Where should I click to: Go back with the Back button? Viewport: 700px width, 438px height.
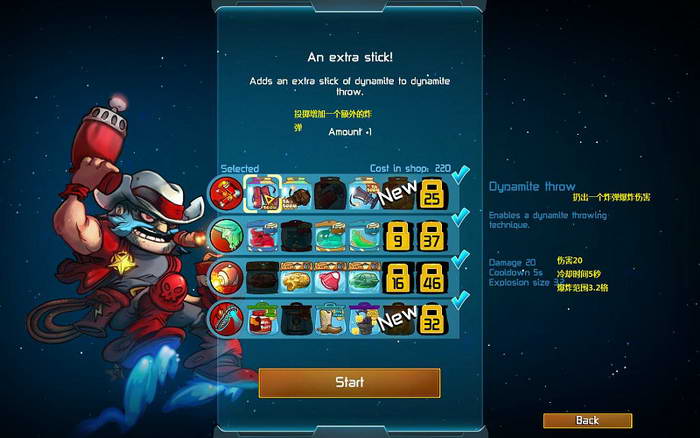[587, 420]
